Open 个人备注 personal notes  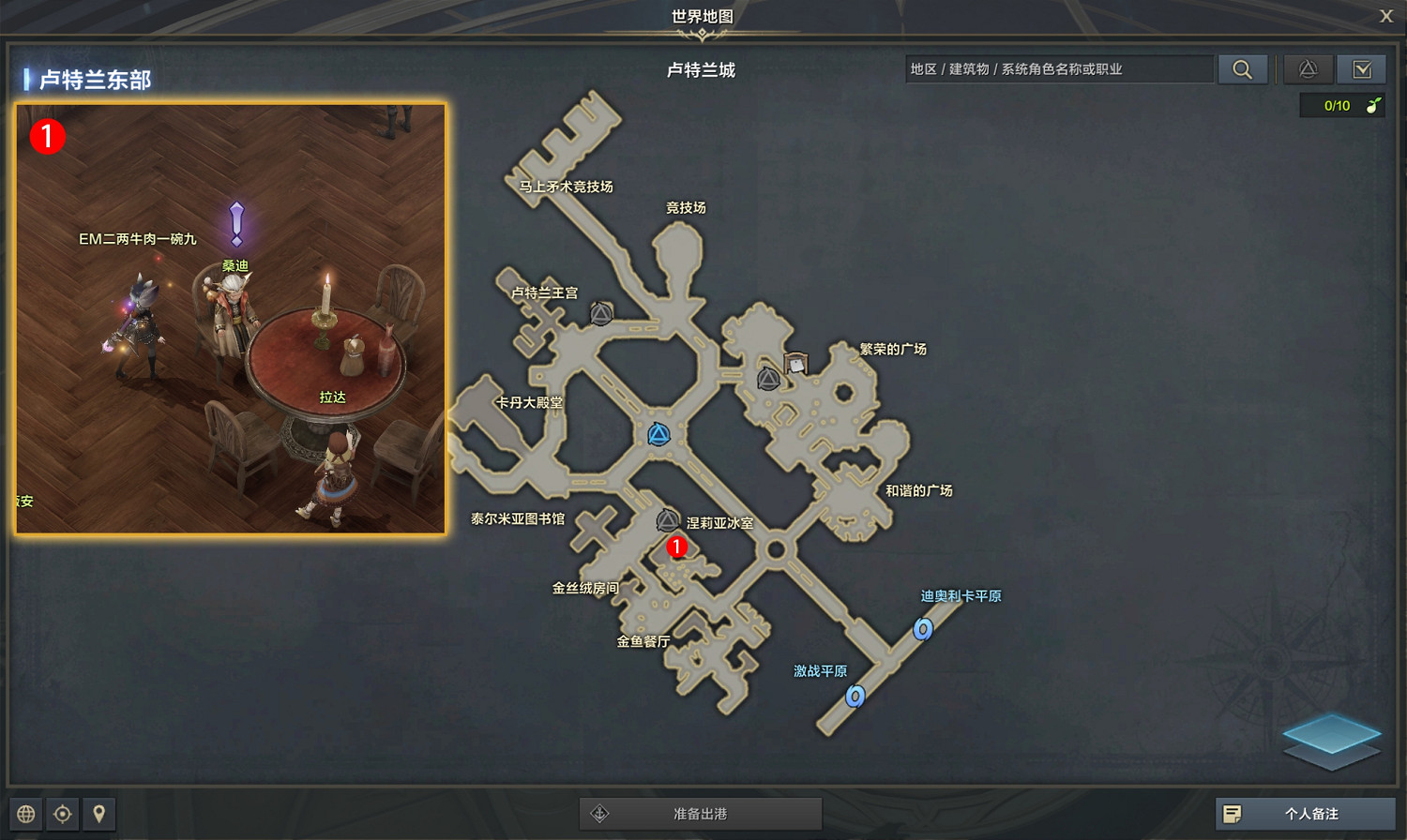(1306, 814)
